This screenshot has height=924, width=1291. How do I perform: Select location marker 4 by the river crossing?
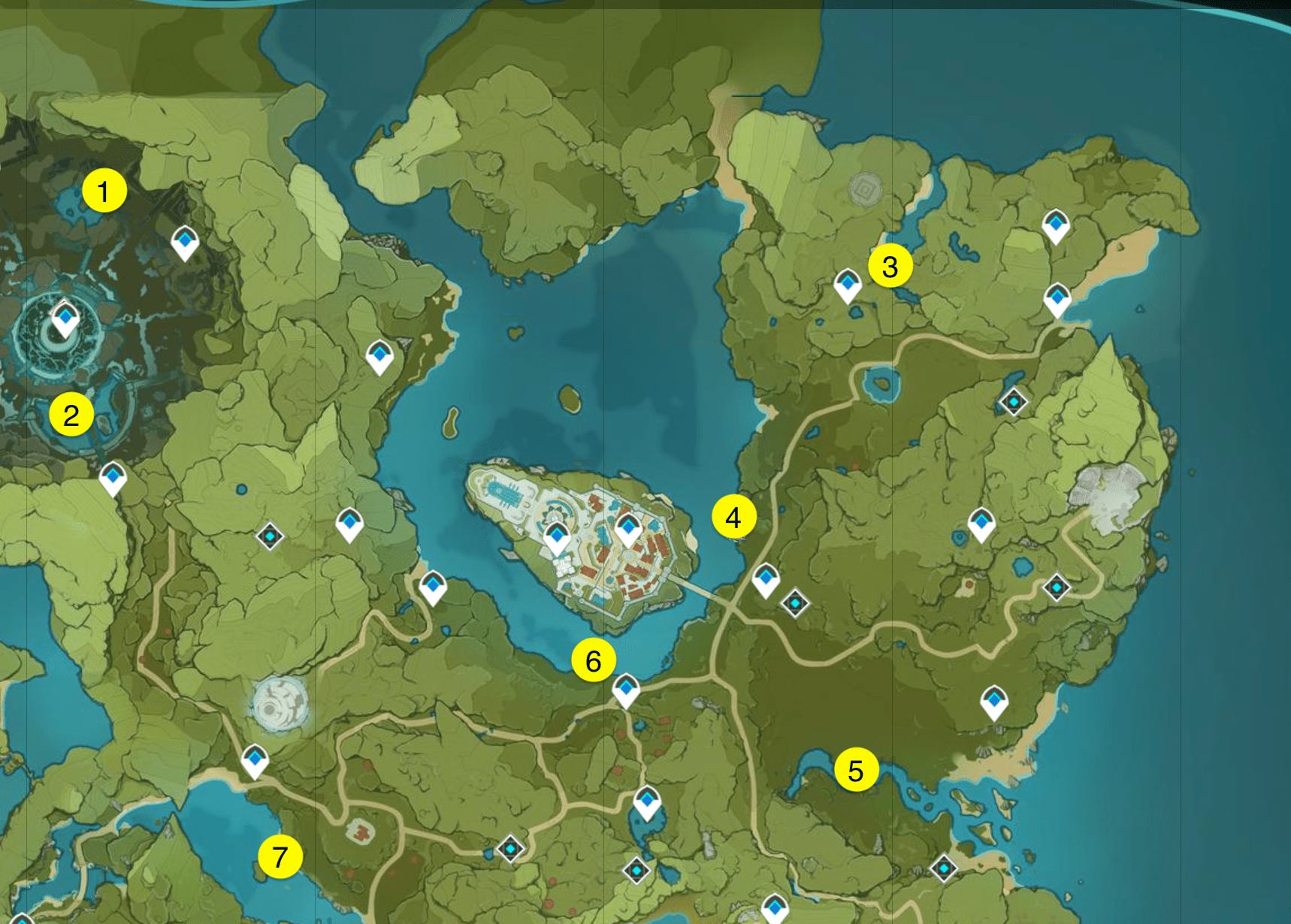click(733, 517)
